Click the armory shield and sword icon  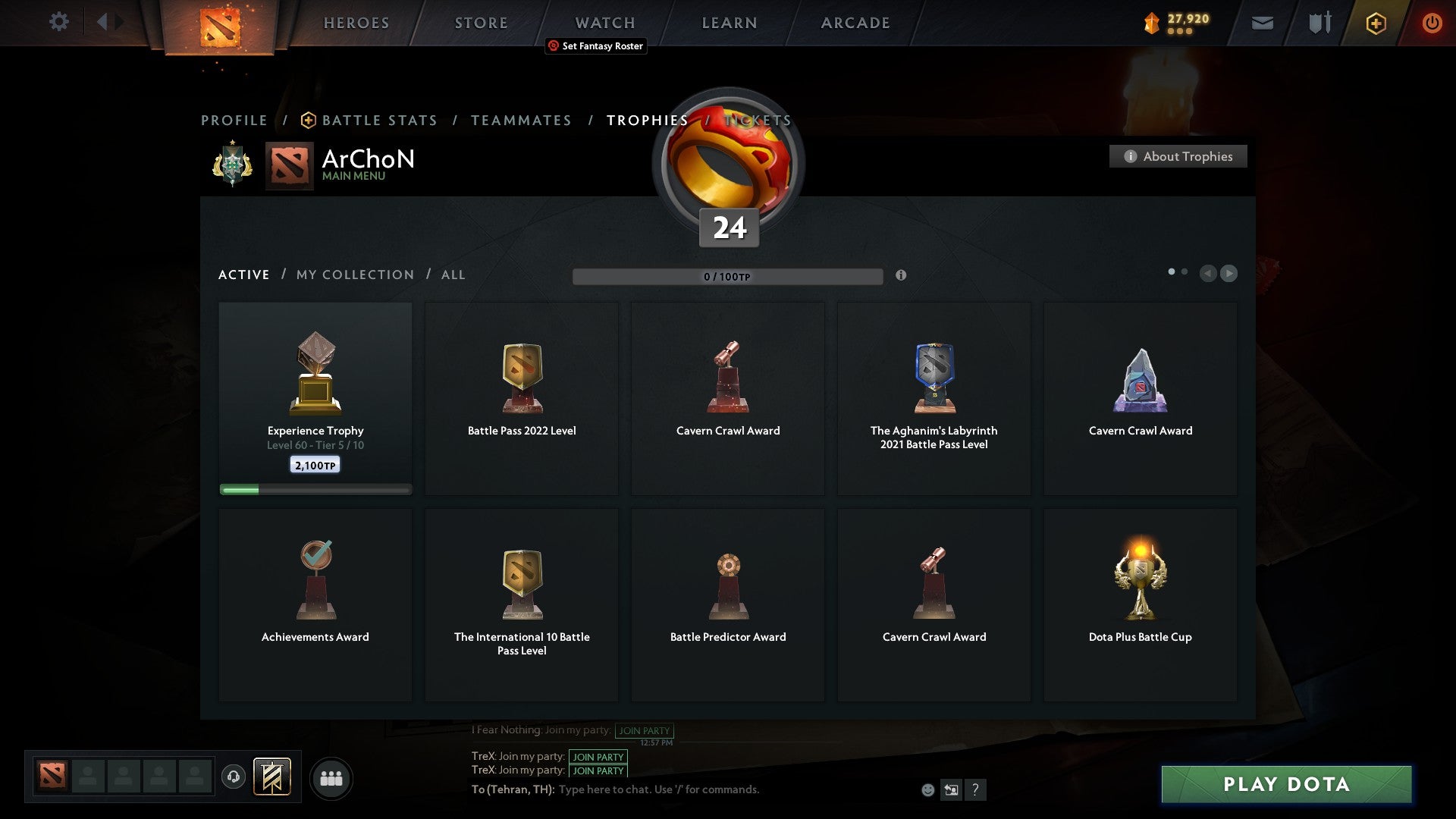point(1319,23)
